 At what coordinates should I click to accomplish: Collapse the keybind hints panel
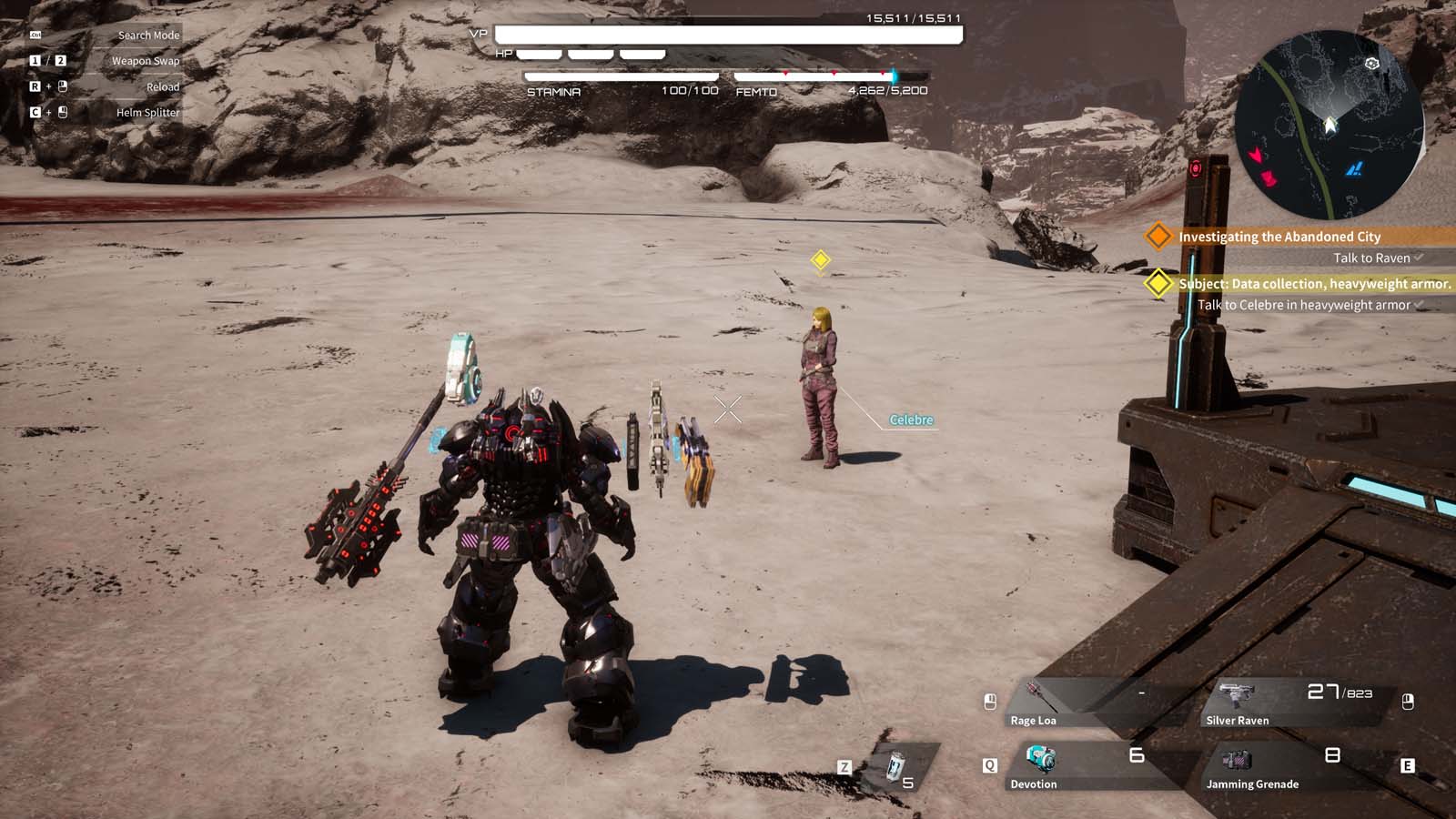pyautogui.click(x=100, y=35)
